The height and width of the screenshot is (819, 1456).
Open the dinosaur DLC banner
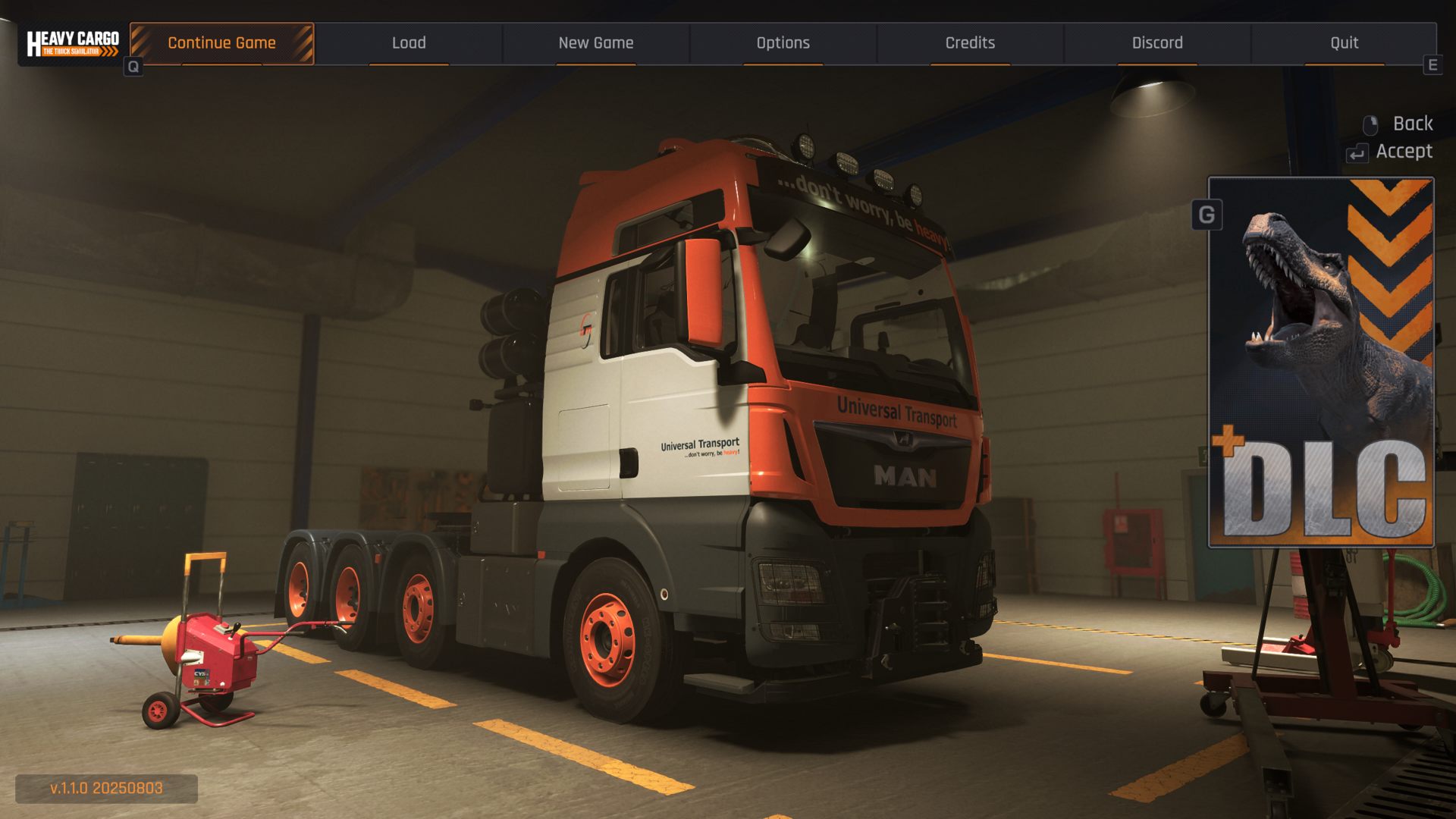coord(1320,362)
